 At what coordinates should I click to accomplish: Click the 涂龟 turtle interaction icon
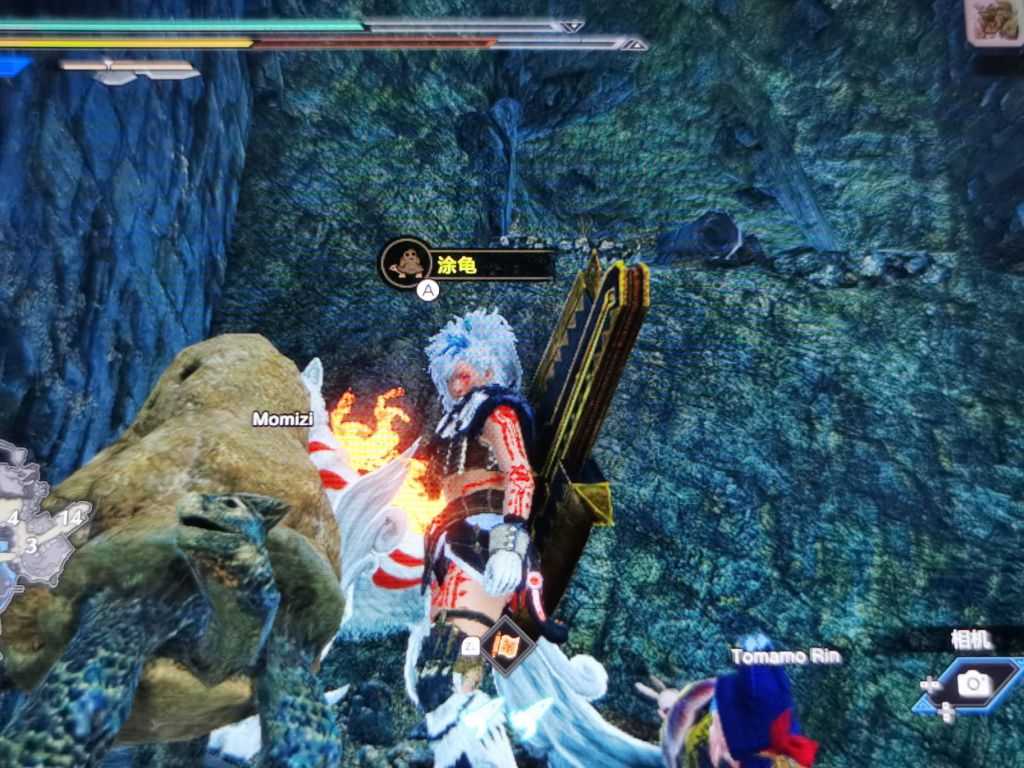[405, 263]
